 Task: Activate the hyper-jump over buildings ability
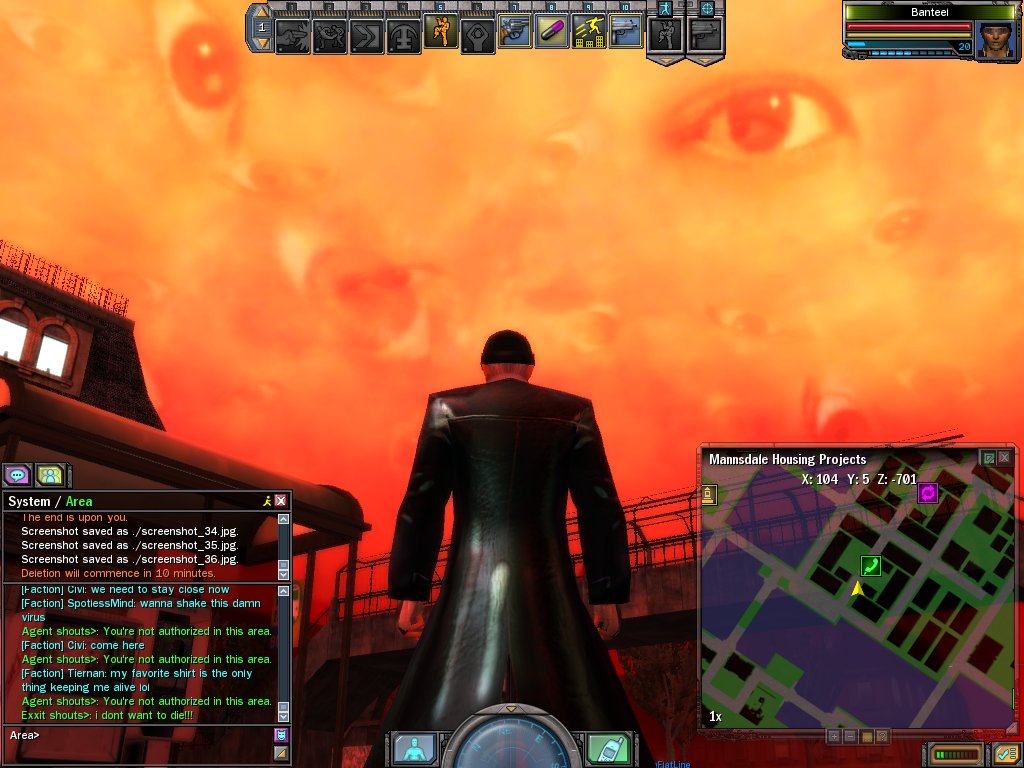(589, 33)
